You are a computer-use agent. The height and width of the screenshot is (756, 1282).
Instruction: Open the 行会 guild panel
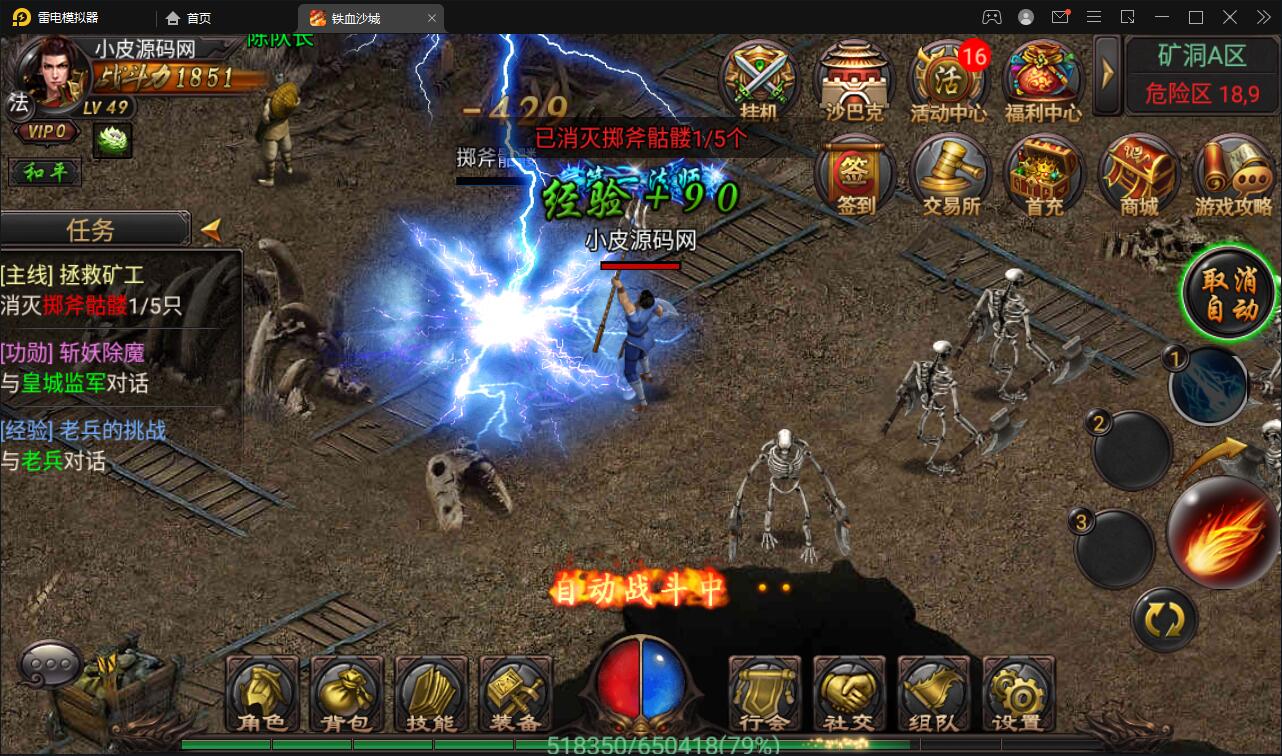point(765,692)
